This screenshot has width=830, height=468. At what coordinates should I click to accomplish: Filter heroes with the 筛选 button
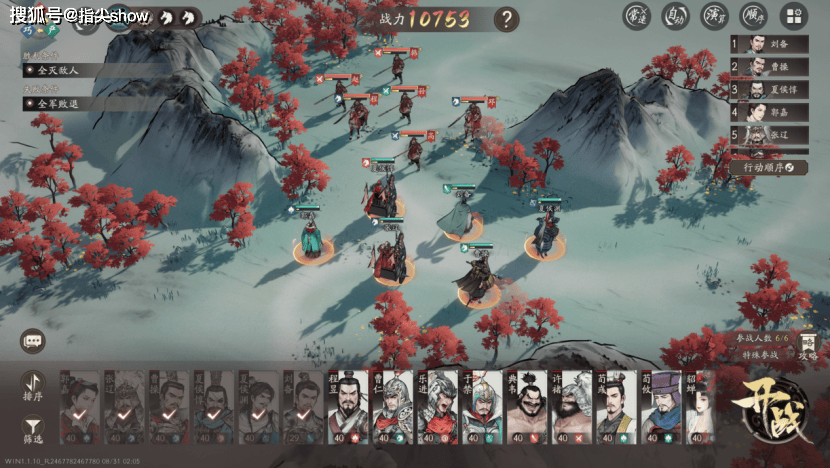point(32,430)
